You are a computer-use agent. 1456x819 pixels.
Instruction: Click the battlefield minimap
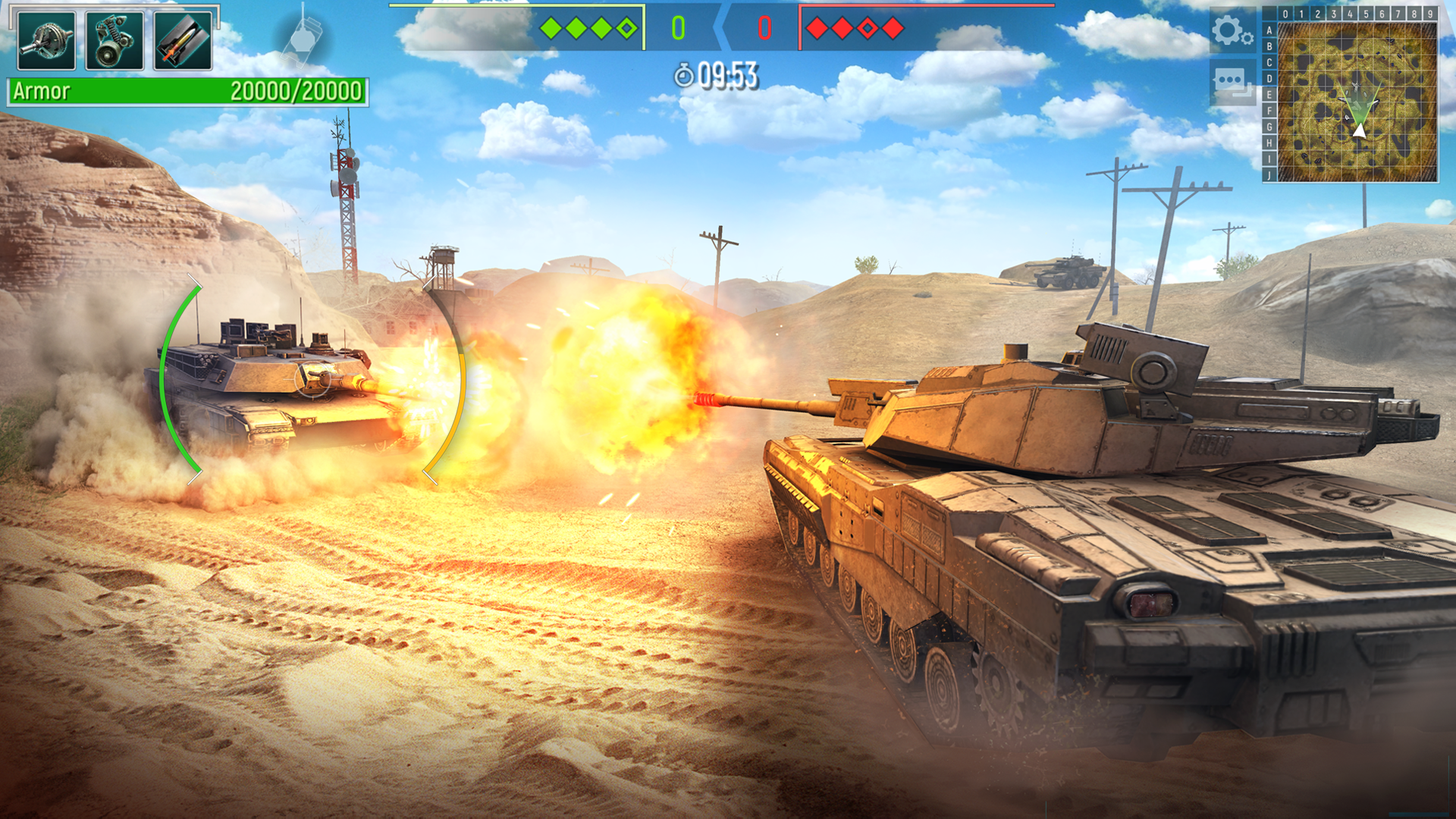[x=1357, y=102]
